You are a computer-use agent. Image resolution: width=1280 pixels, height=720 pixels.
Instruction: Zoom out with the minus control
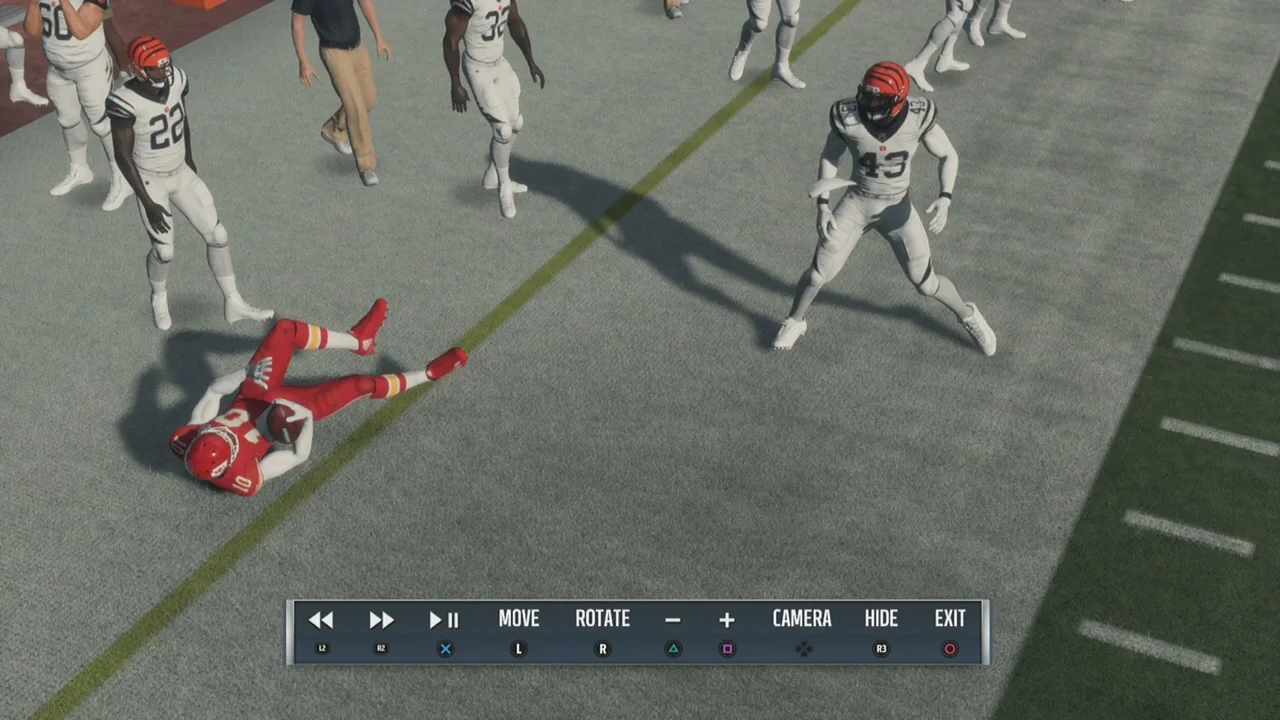673,621
